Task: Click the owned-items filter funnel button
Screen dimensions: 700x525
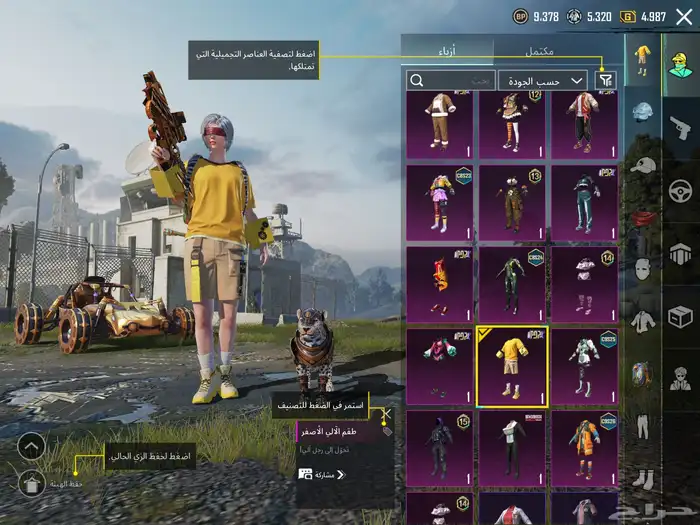Action: click(605, 80)
